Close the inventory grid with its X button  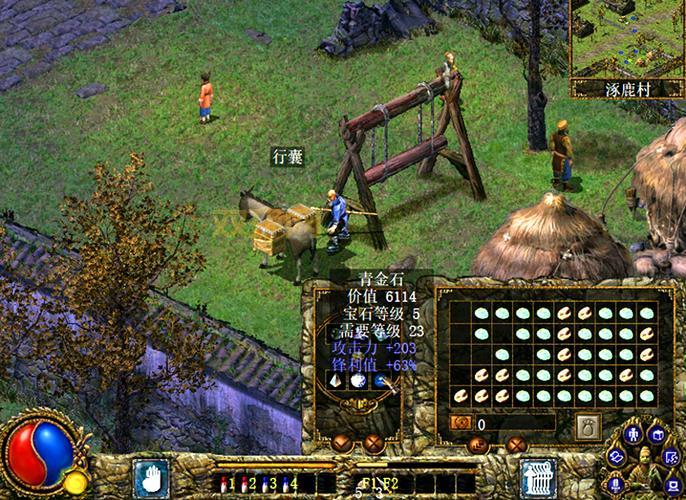click(517, 445)
